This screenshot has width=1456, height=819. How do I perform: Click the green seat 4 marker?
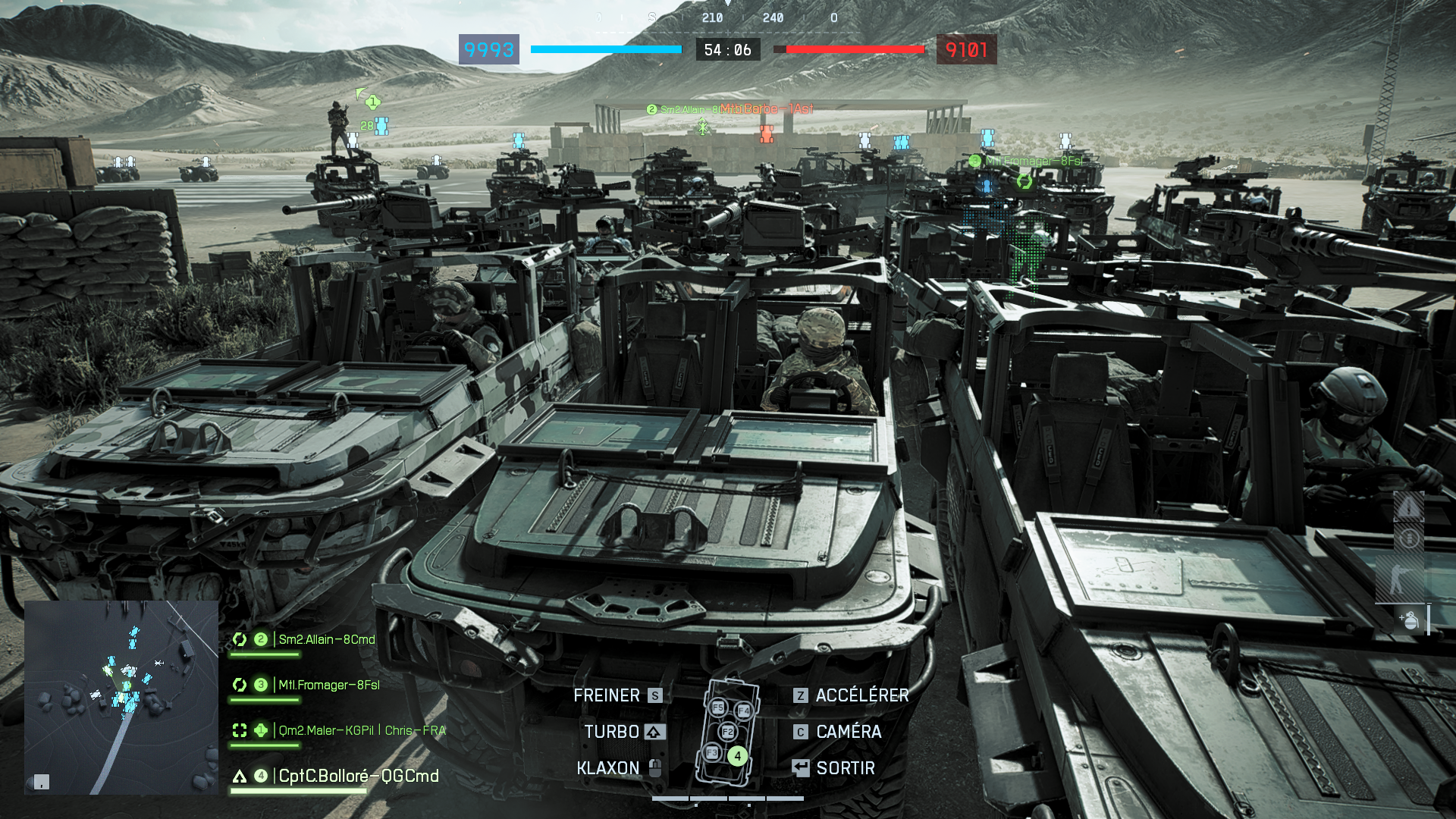pos(737,756)
